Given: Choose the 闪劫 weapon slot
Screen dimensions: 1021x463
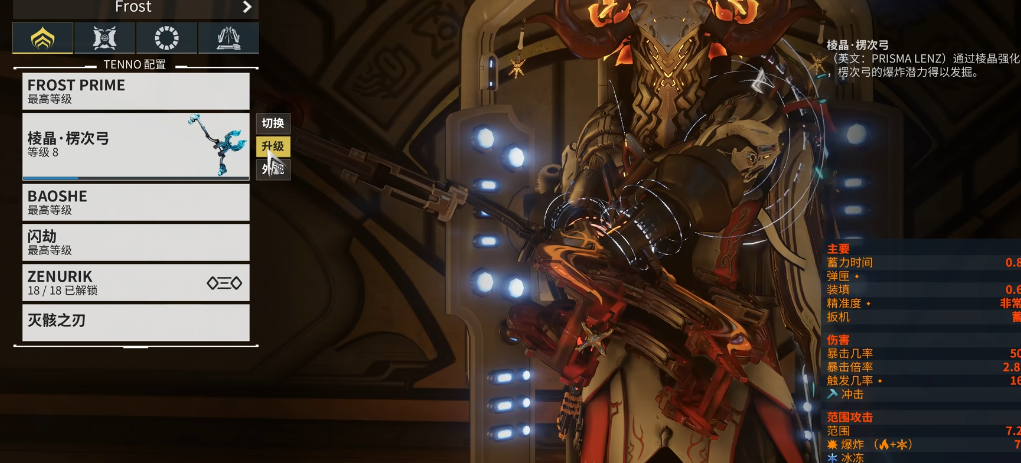Looking at the screenshot, I should coord(135,242).
